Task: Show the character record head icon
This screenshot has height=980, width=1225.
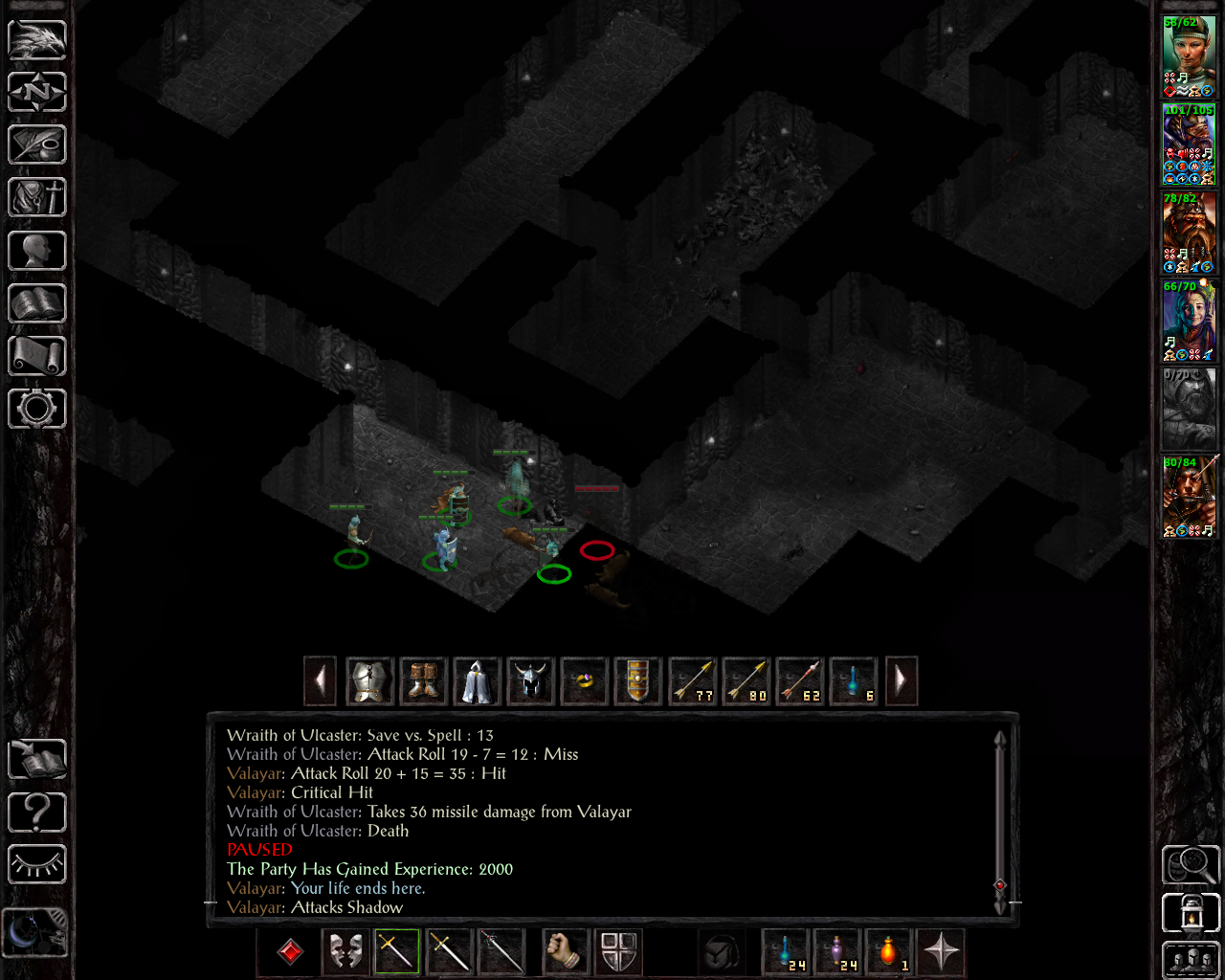Action: point(37,251)
